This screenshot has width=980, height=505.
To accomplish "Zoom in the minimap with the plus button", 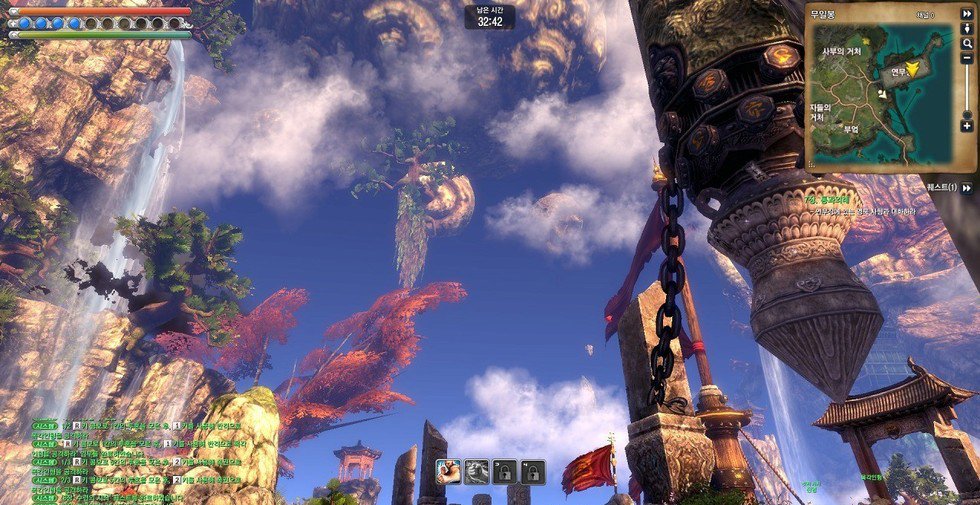I will point(967,126).
